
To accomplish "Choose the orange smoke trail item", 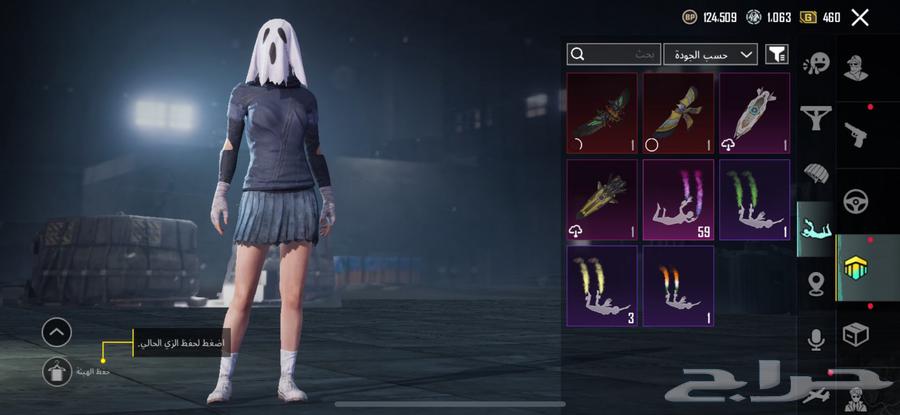I will [678, 286].
